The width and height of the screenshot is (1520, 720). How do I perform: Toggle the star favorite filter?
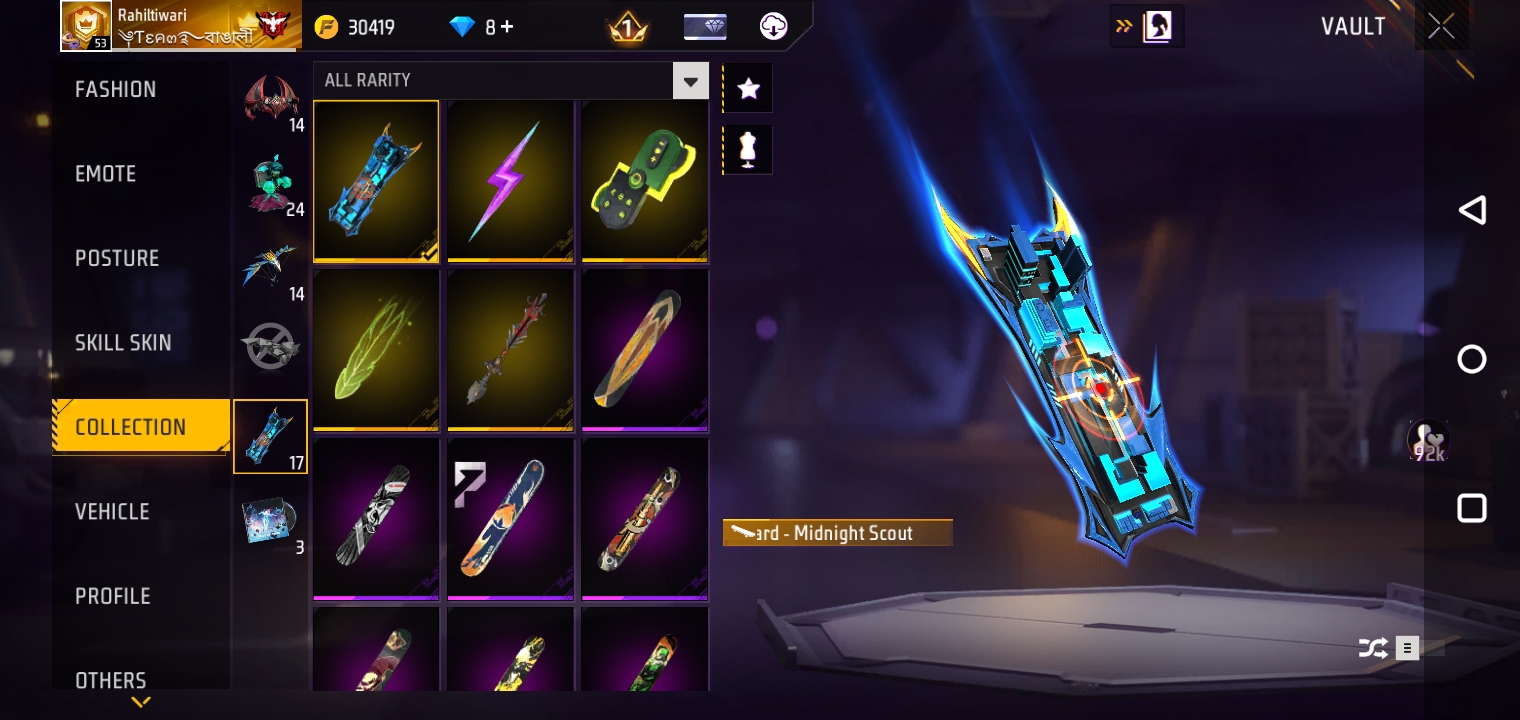coord(747,88)
